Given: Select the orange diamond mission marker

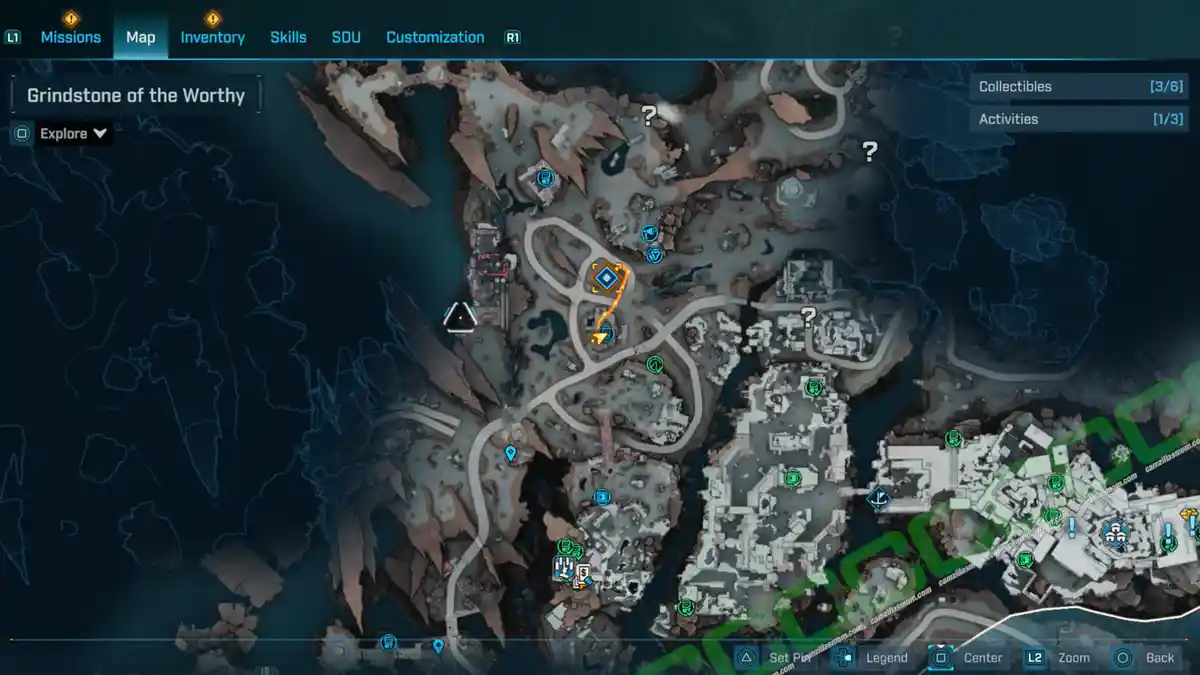Looking at the screenshot, I should point(605,277).
